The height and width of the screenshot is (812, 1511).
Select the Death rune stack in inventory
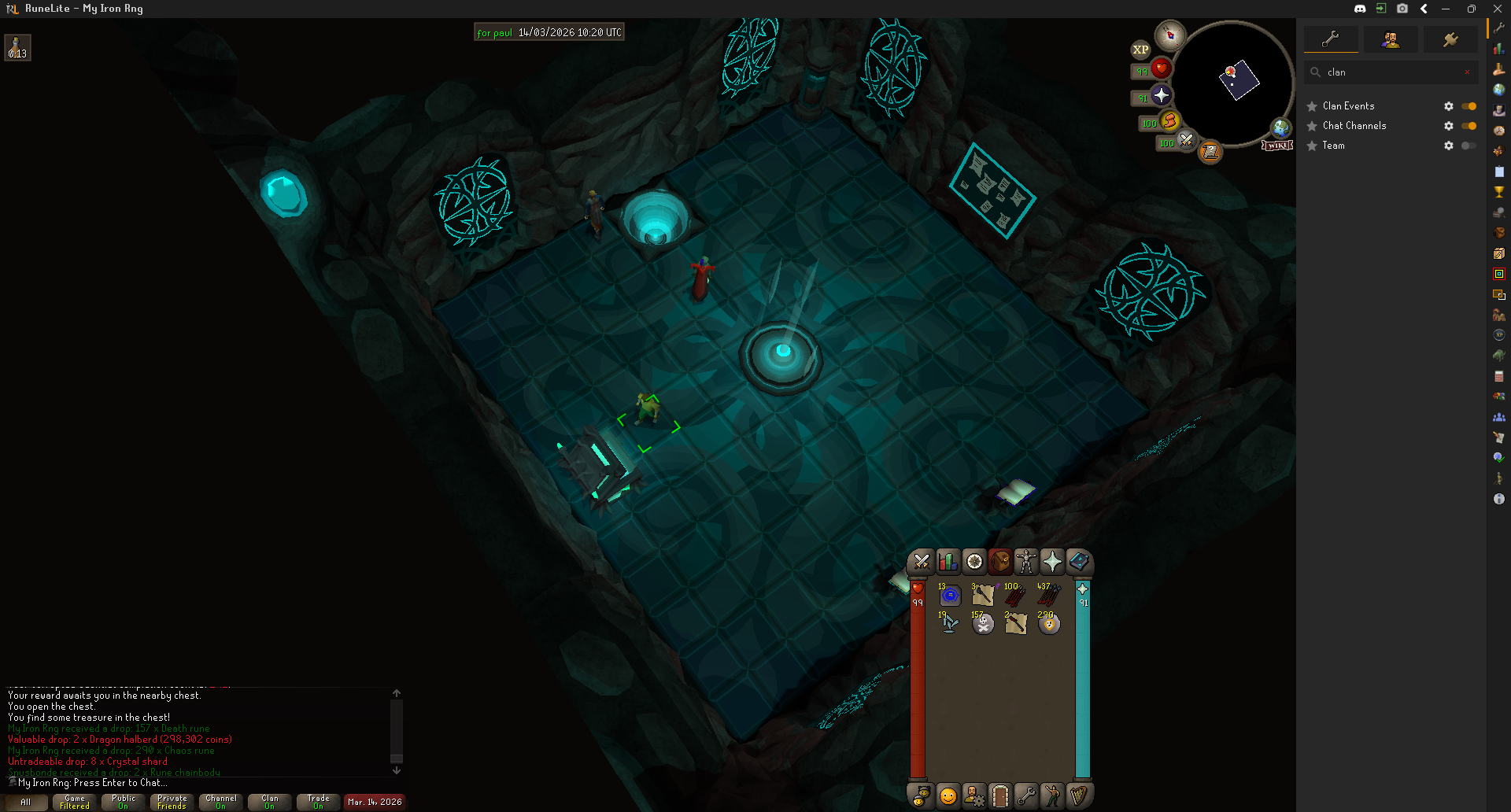(x=983, y=623)
